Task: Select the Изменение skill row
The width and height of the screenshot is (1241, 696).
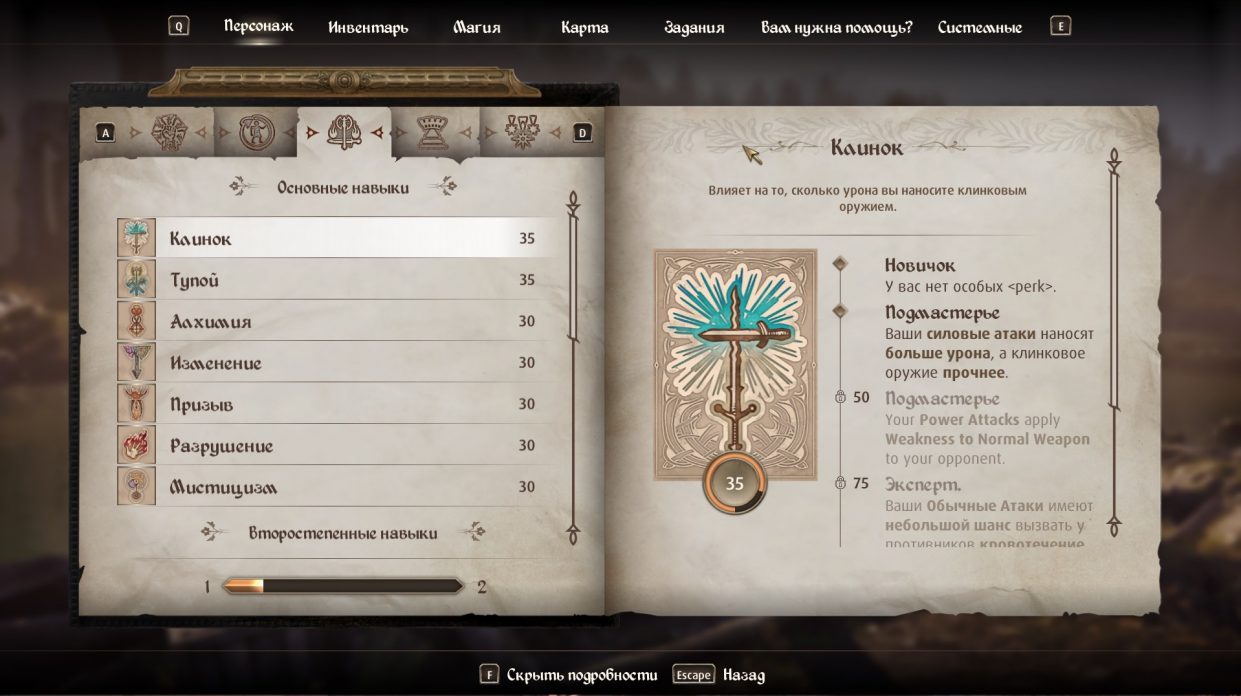Action: 340,363
